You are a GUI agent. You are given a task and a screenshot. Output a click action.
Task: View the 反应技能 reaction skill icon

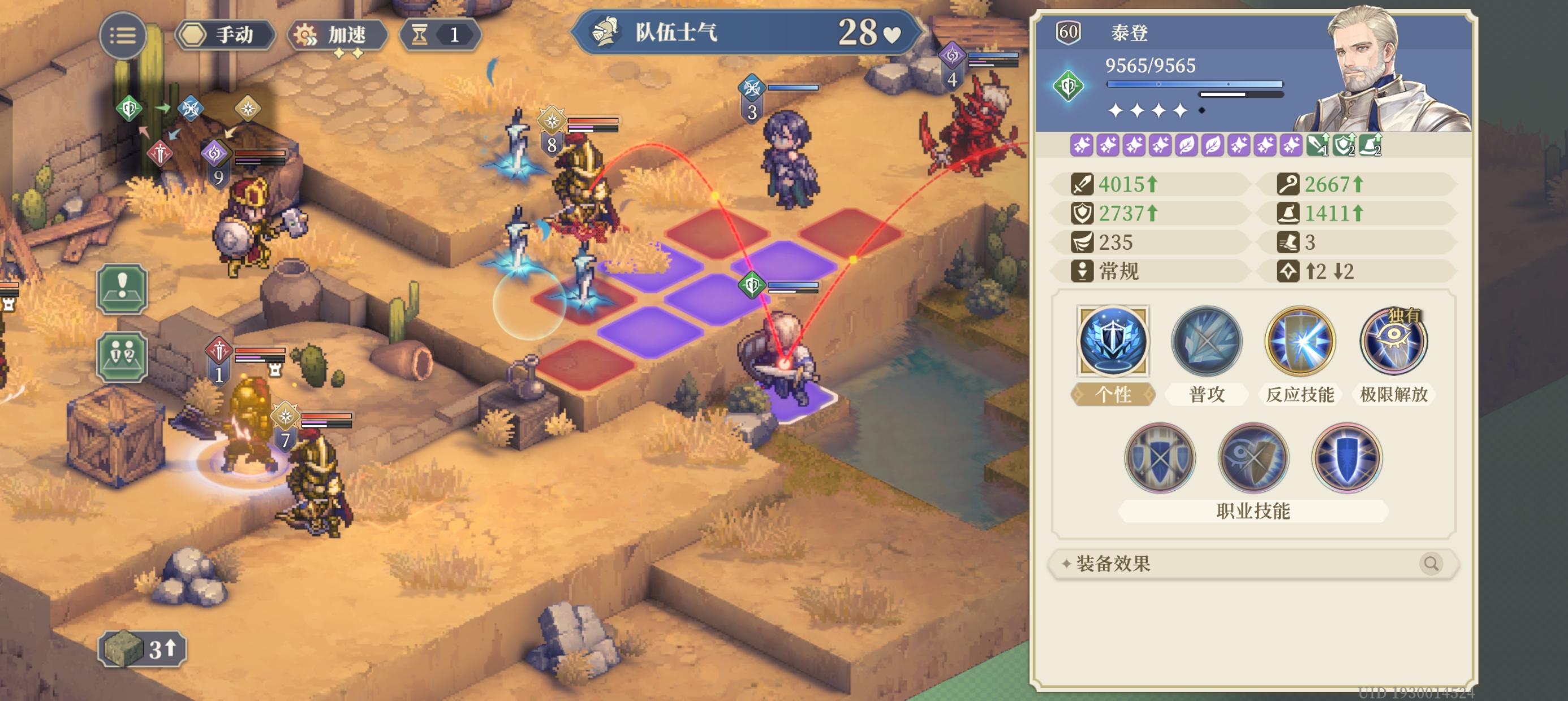click(x=1299, y=342)
